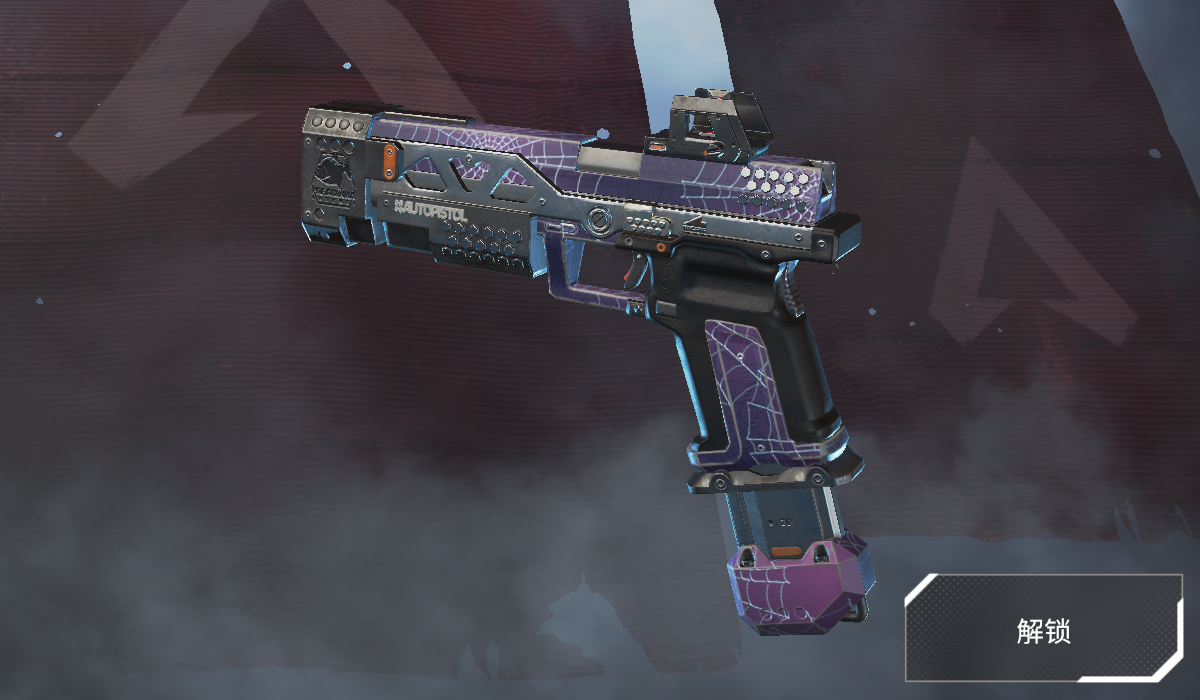Click the 解锁 unlock button
Image resolution: width=1200 pixels, height=700 pixels.
[1043, 629]
